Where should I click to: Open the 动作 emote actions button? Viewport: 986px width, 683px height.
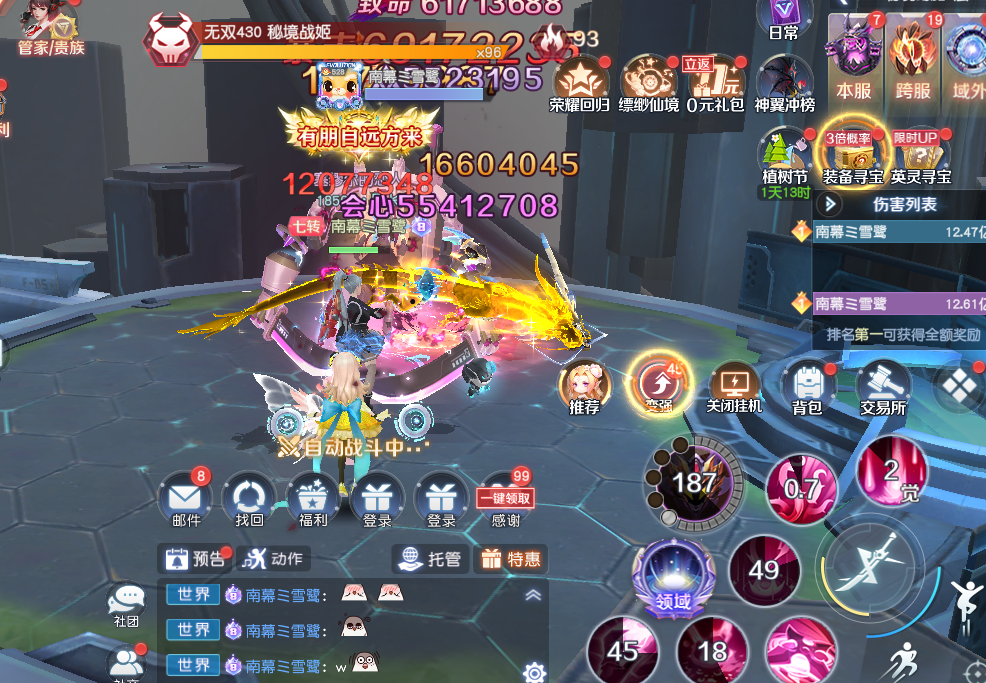pos(273,558)
